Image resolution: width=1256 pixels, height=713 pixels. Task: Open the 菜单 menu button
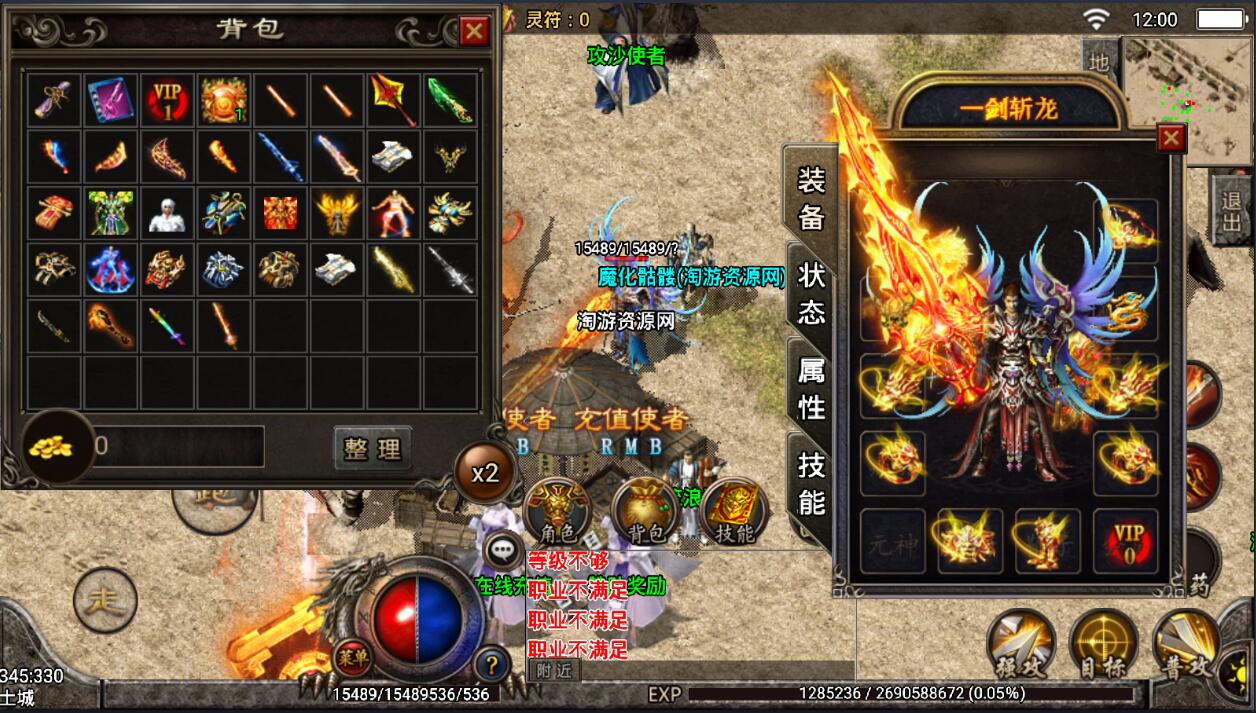click(350, 655)
